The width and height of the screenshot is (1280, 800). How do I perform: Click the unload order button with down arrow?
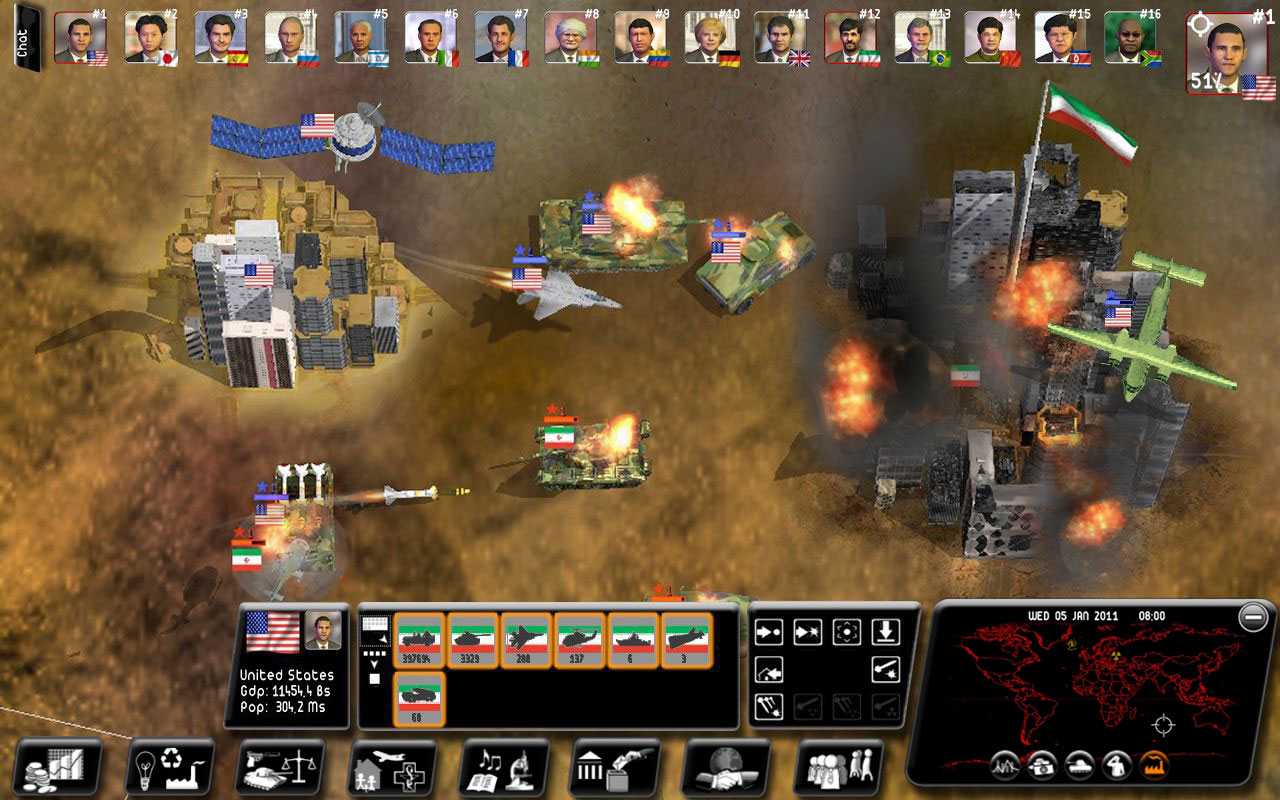[886, 631]
